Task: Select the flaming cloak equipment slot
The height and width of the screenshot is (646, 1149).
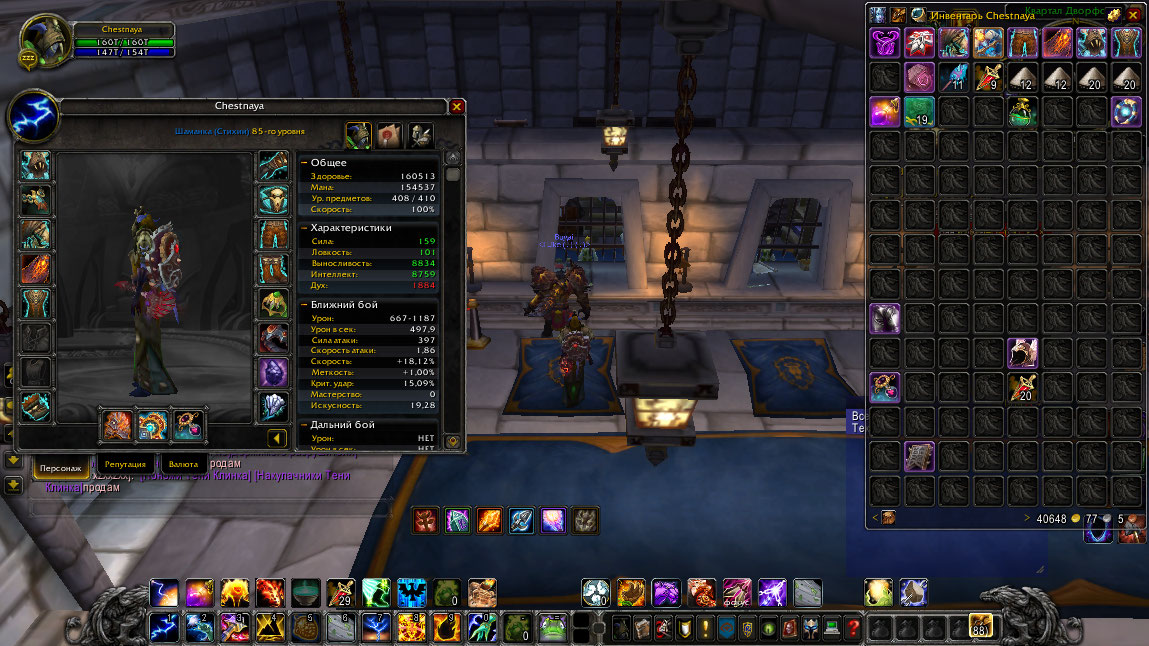Action: point(35,268)
